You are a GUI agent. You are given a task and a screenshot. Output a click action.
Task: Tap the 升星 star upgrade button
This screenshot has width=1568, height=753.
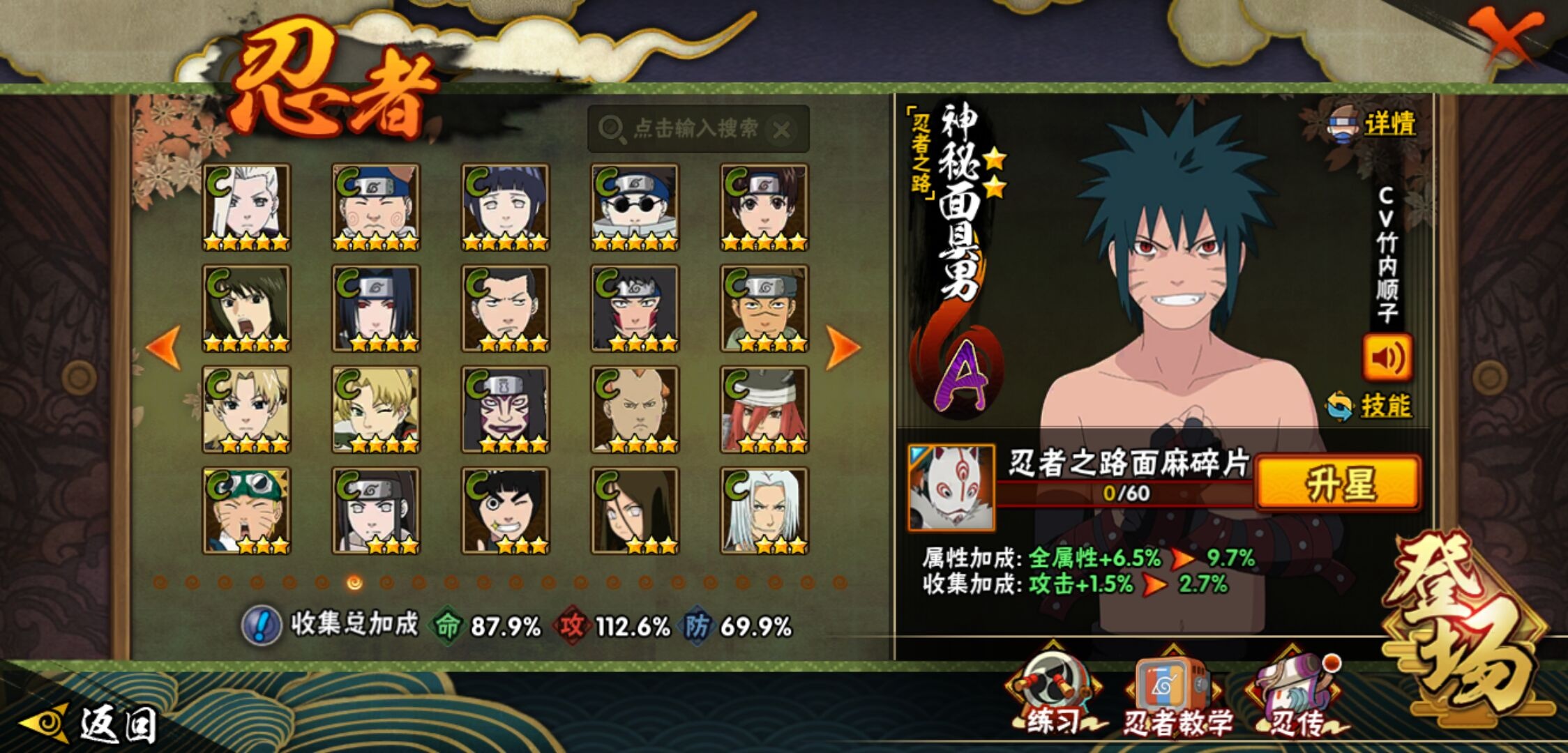[x=1339, y=484]
